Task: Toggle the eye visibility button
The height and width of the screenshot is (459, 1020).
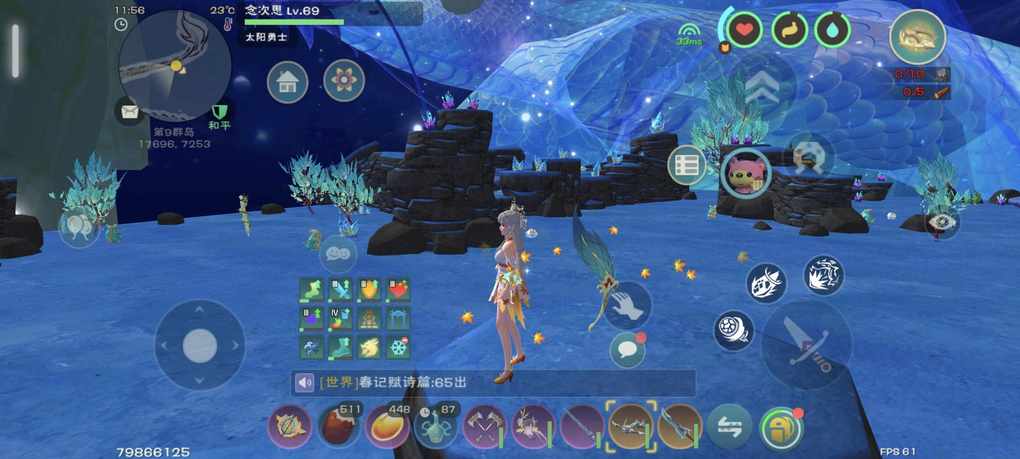Action: tap(941, 223)
